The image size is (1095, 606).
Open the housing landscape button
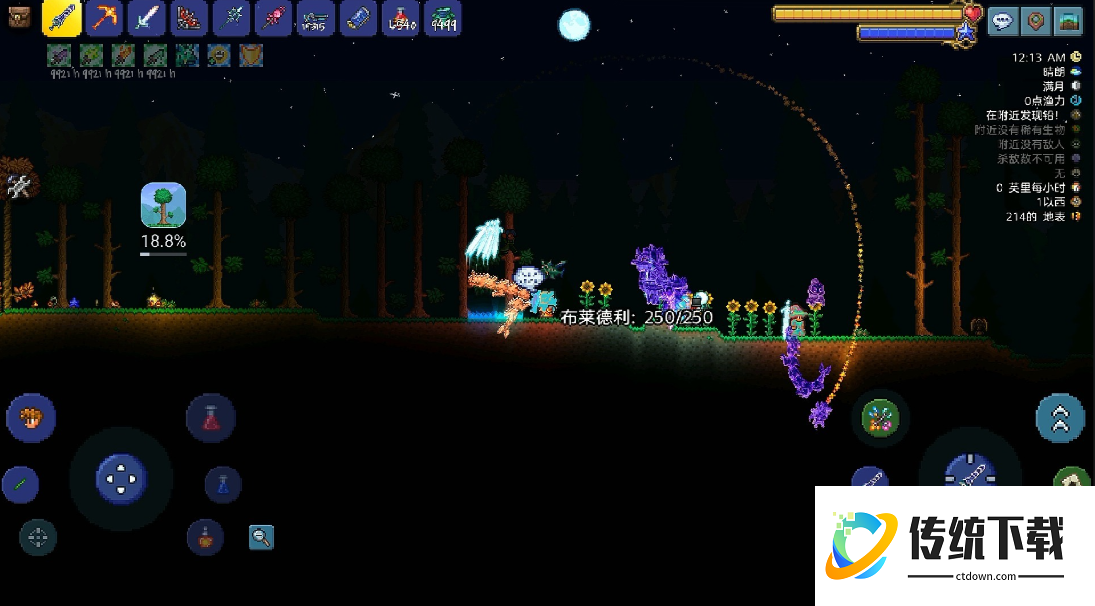1071,20
